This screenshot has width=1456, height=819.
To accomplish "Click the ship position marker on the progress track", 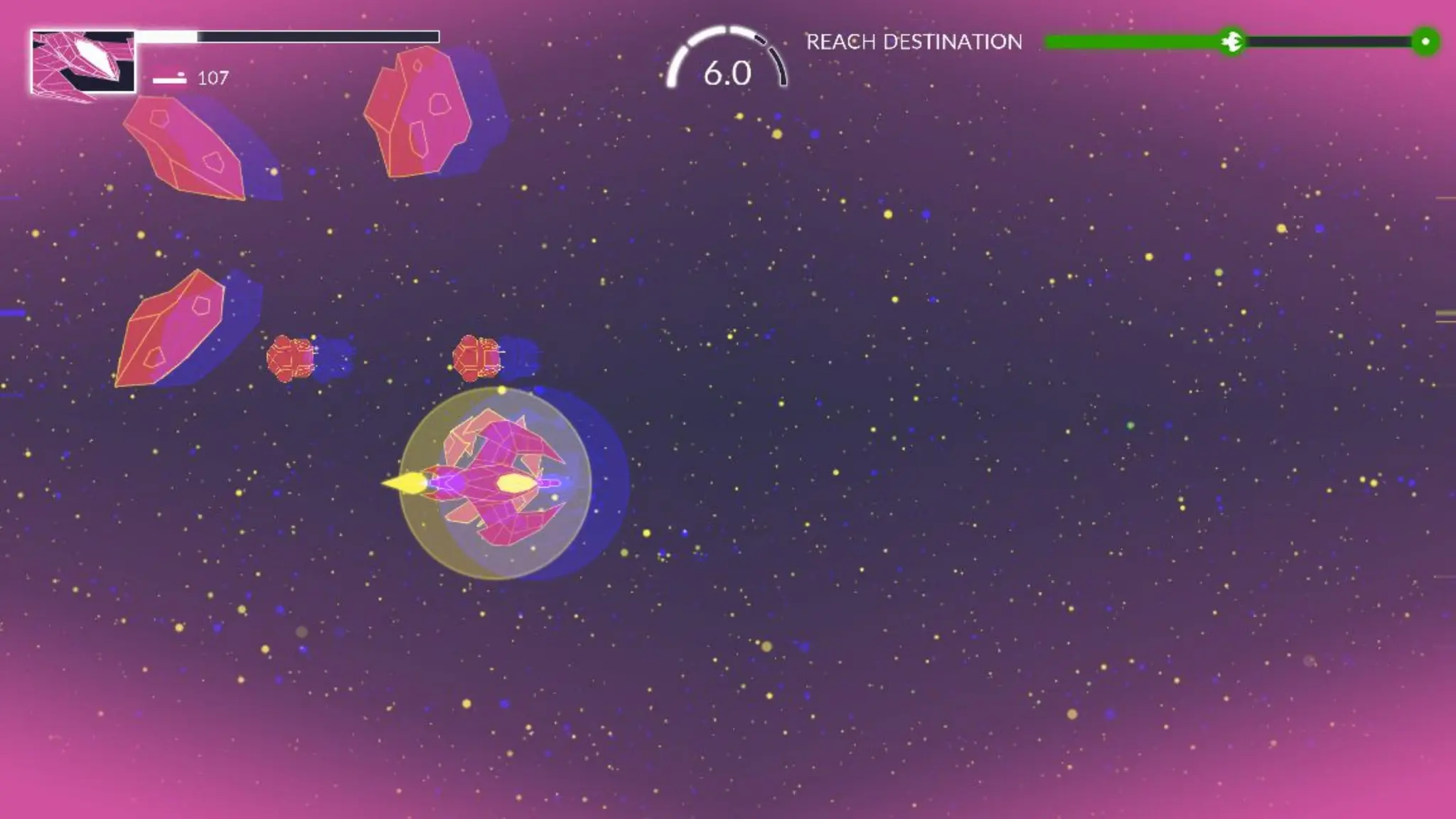I will 1231,42.
